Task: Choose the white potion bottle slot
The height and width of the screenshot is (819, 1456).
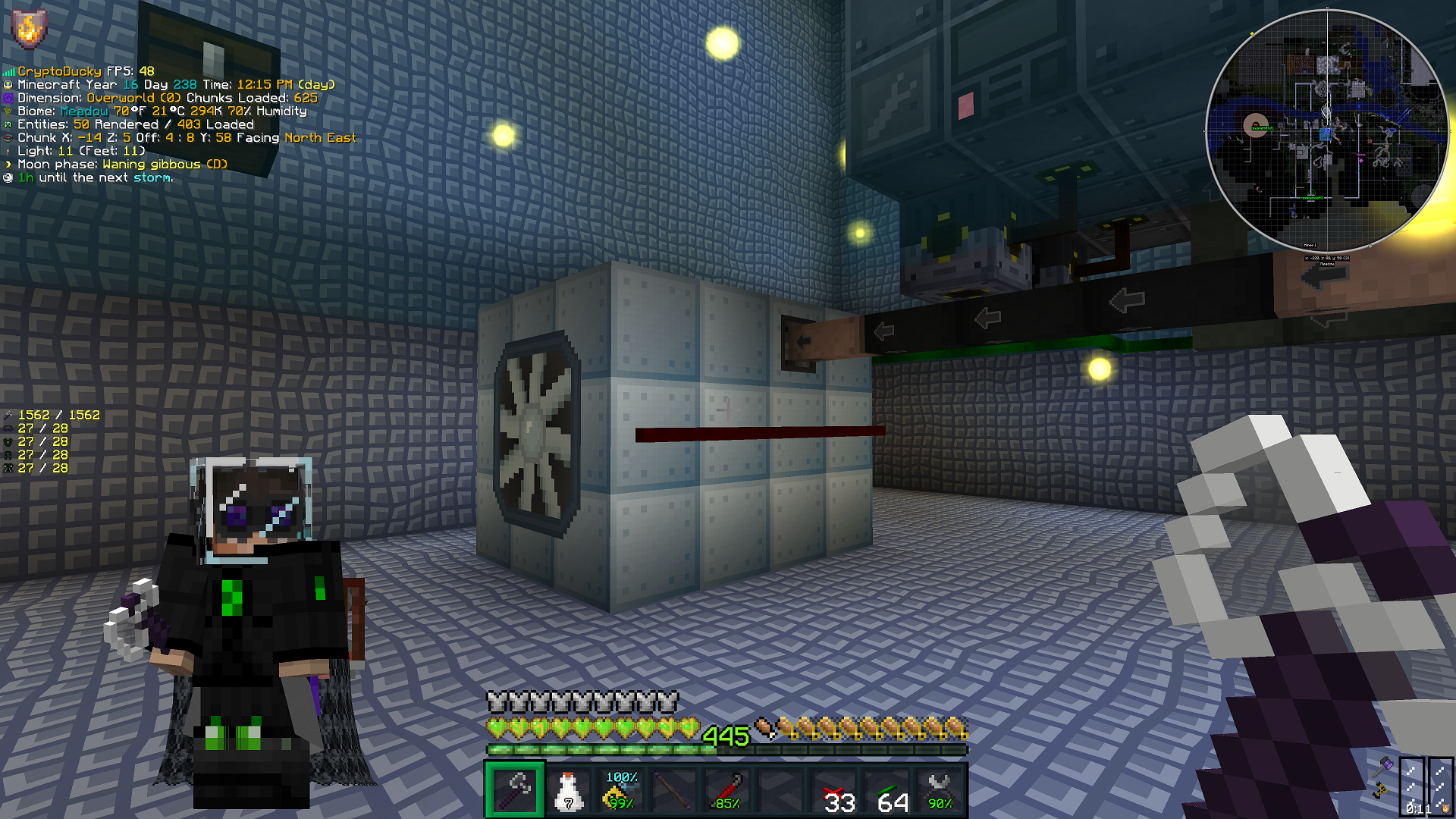Action: tap(568, 790)
